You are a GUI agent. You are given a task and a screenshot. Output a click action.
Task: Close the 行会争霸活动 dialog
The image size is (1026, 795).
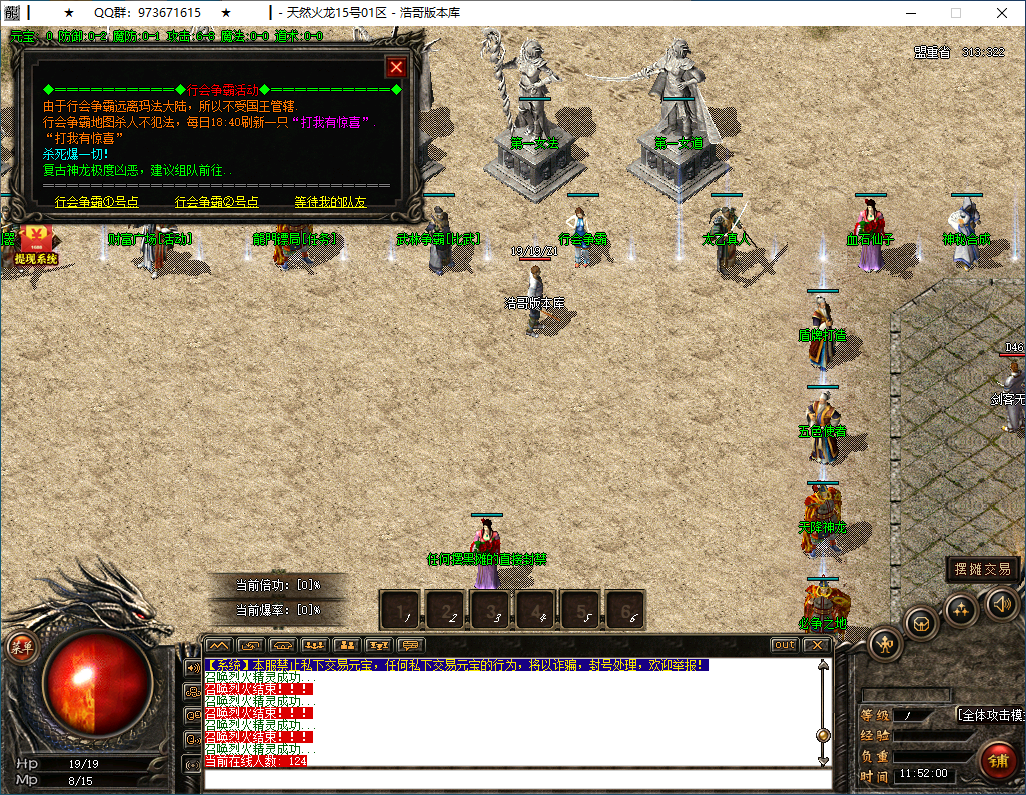pyautogui.click(x=396, y=67)
